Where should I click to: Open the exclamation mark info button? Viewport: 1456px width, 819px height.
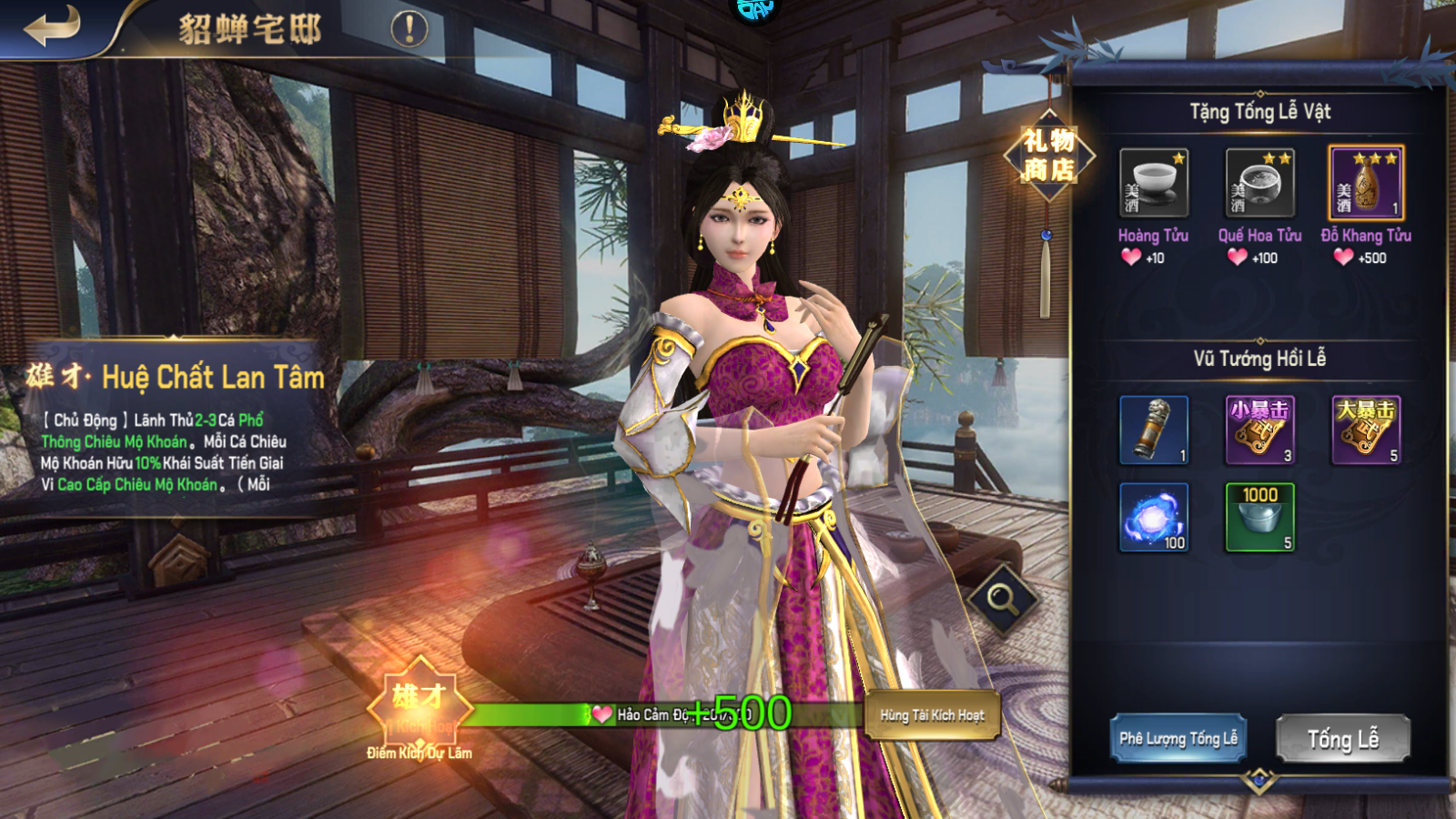[409, 29]
